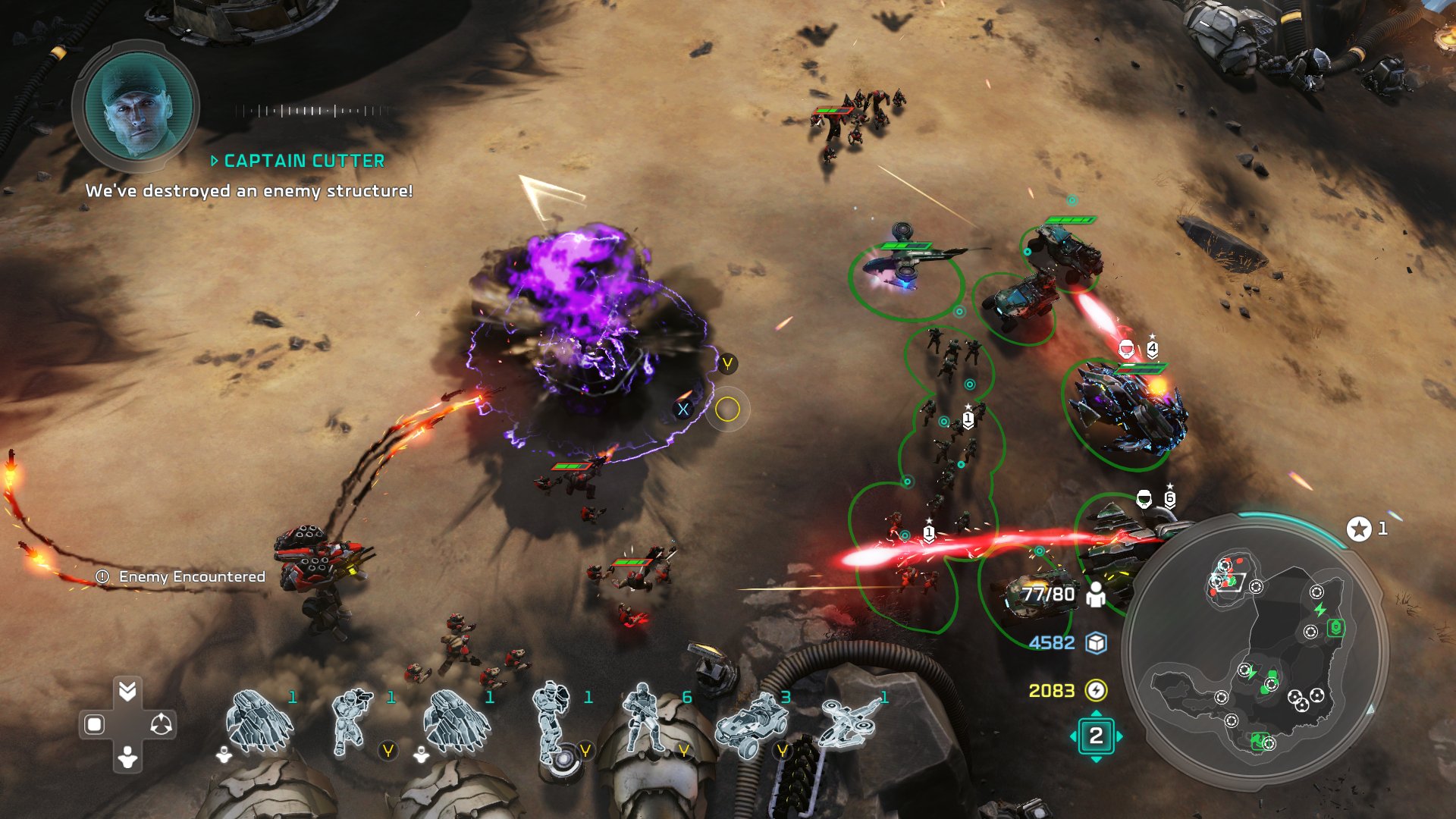Select the kneeling rocket soldier unit icon

click(x=351, y=721)
